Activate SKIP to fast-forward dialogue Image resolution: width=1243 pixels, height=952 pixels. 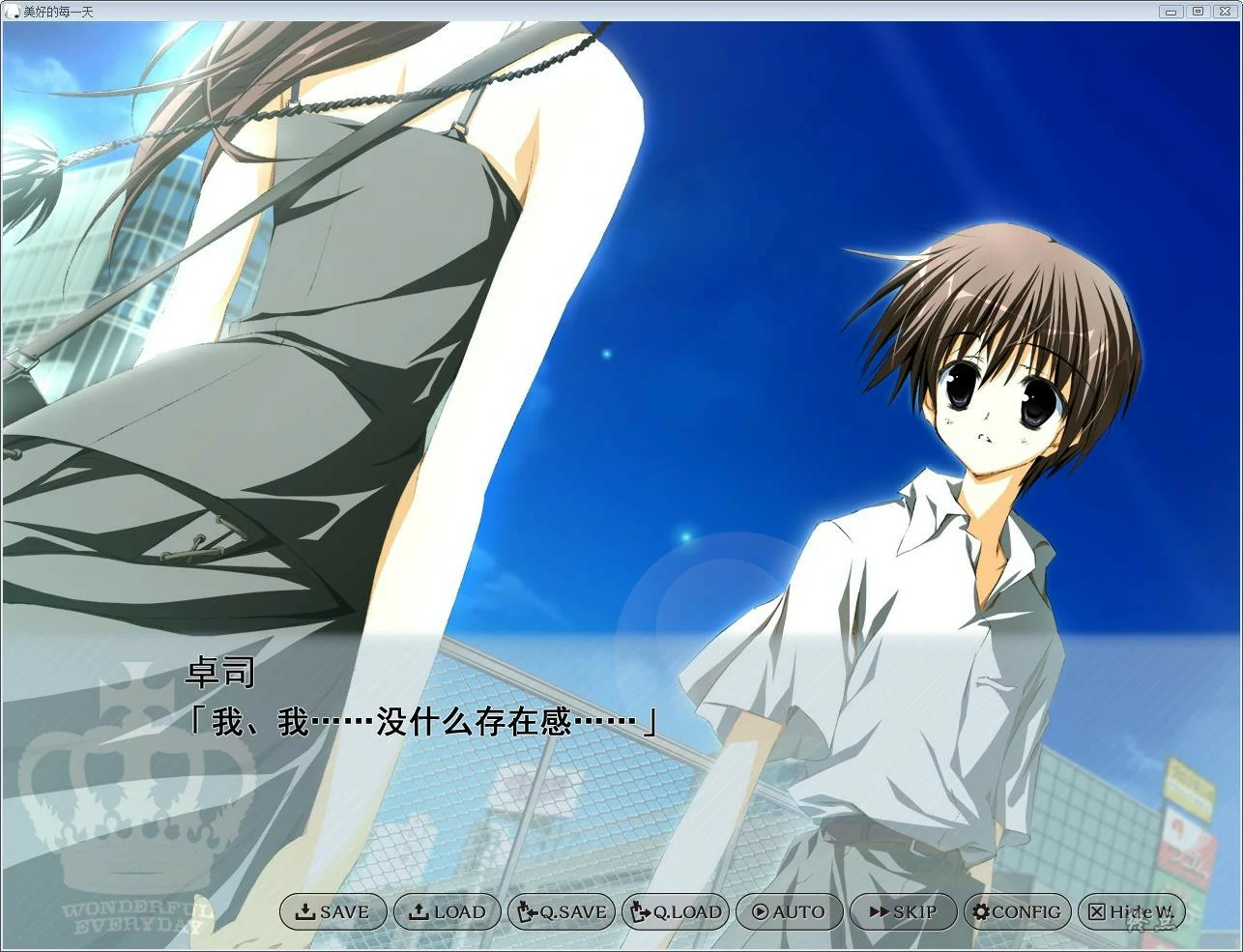coord(903,911)
